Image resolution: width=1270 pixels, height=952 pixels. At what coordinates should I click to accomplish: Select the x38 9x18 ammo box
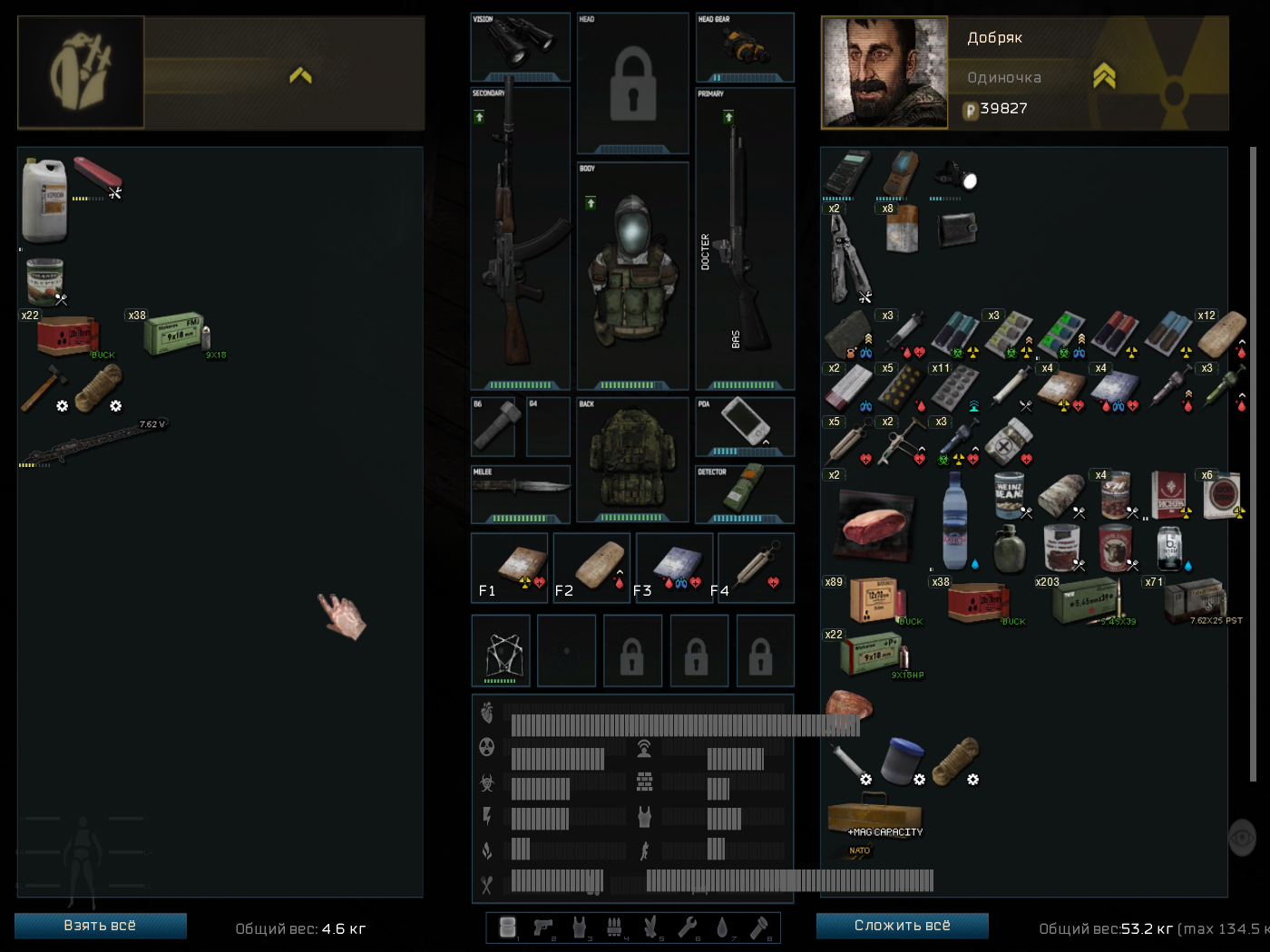click(174, 335)
